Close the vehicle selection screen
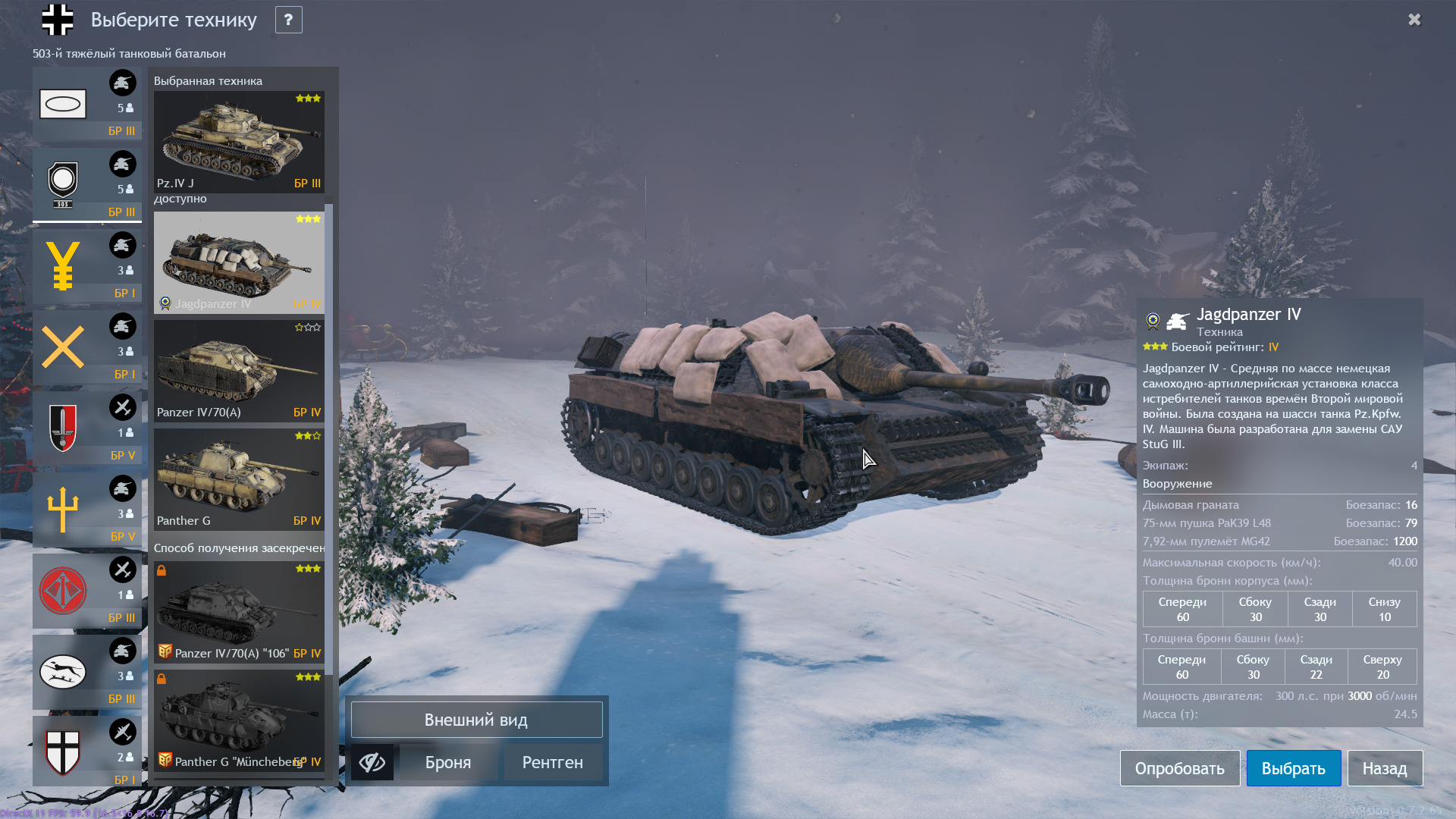The height and width of the screenshot is (819, 1456). (x=1414, y=20)
